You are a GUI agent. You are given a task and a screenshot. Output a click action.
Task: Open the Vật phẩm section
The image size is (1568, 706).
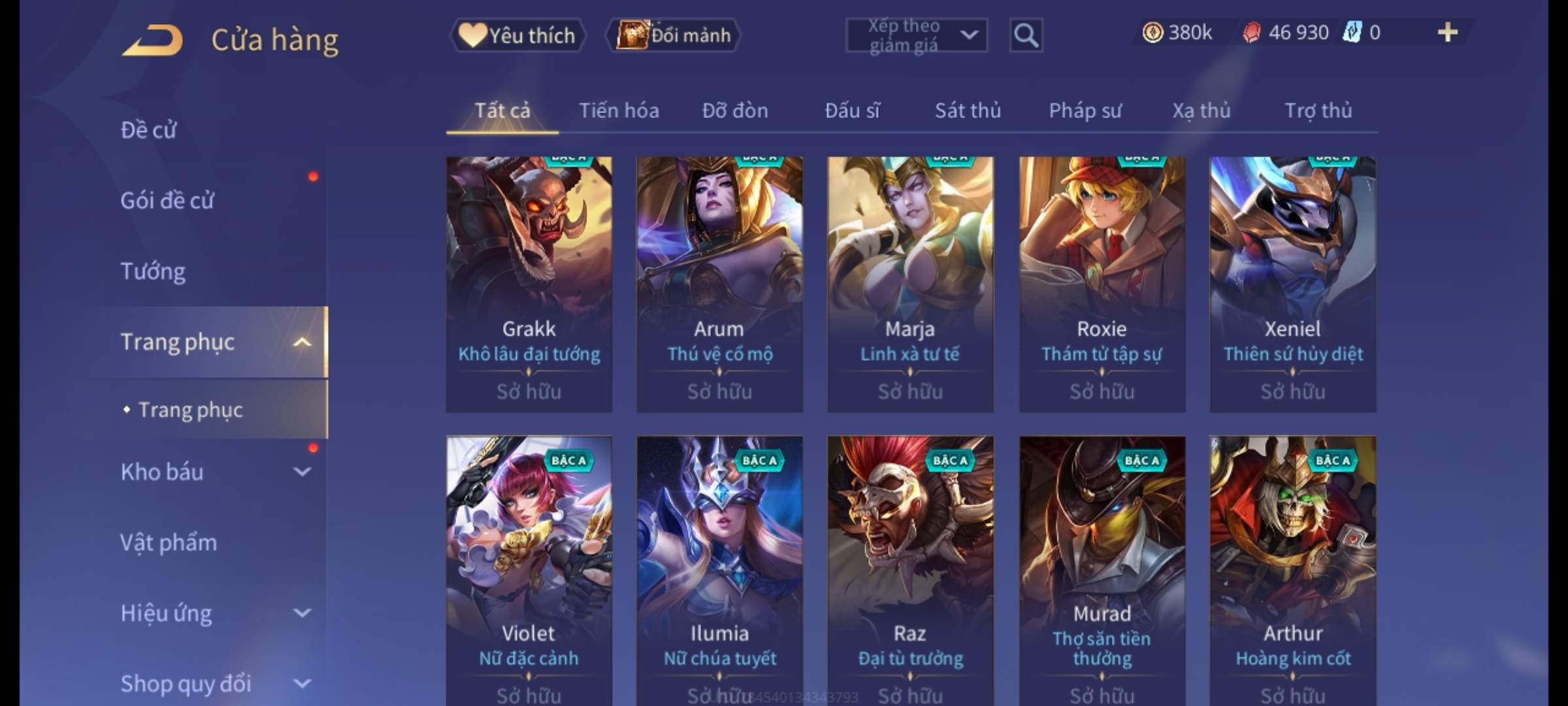[x=169, y=543]
